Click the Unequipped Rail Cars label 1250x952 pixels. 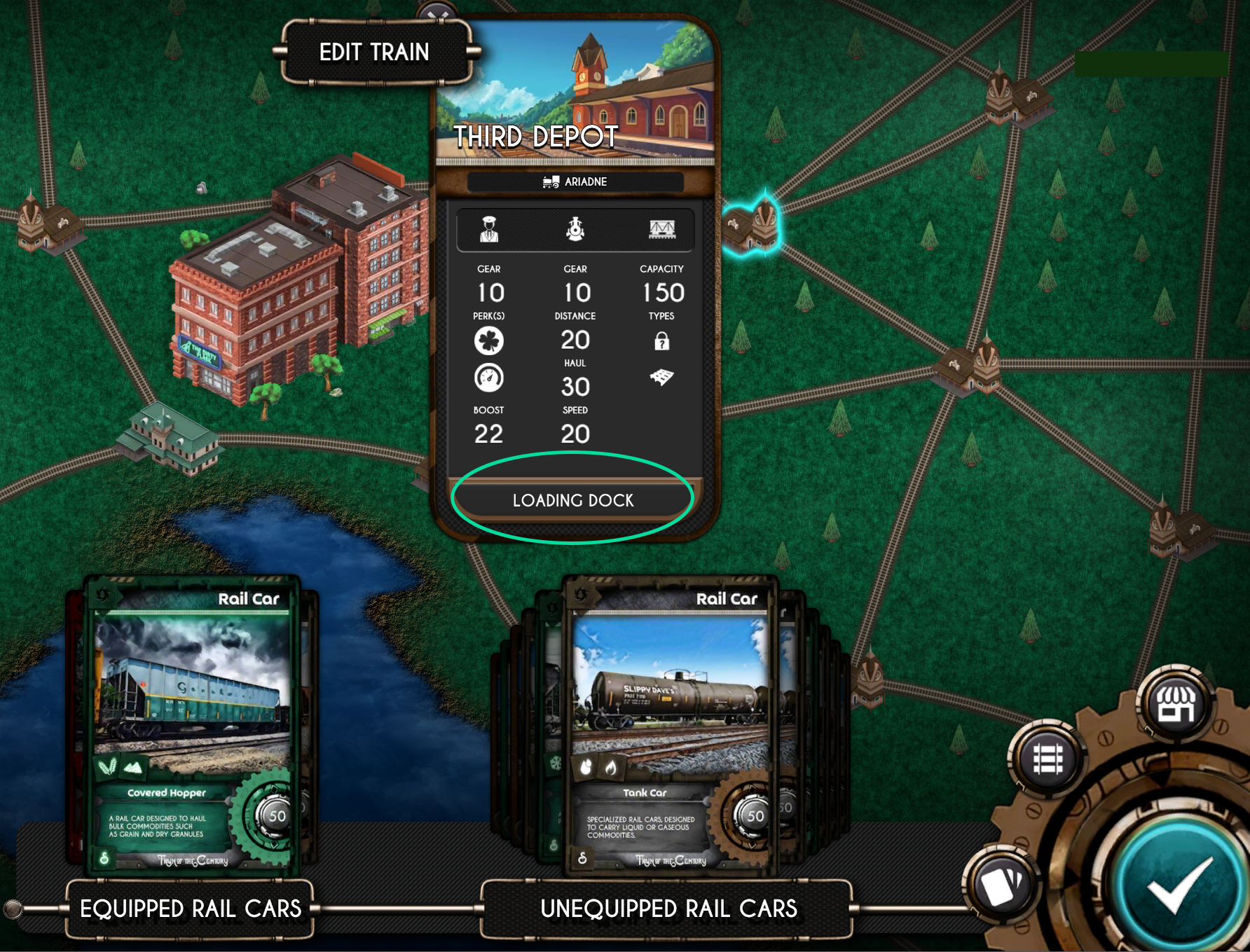668,909
